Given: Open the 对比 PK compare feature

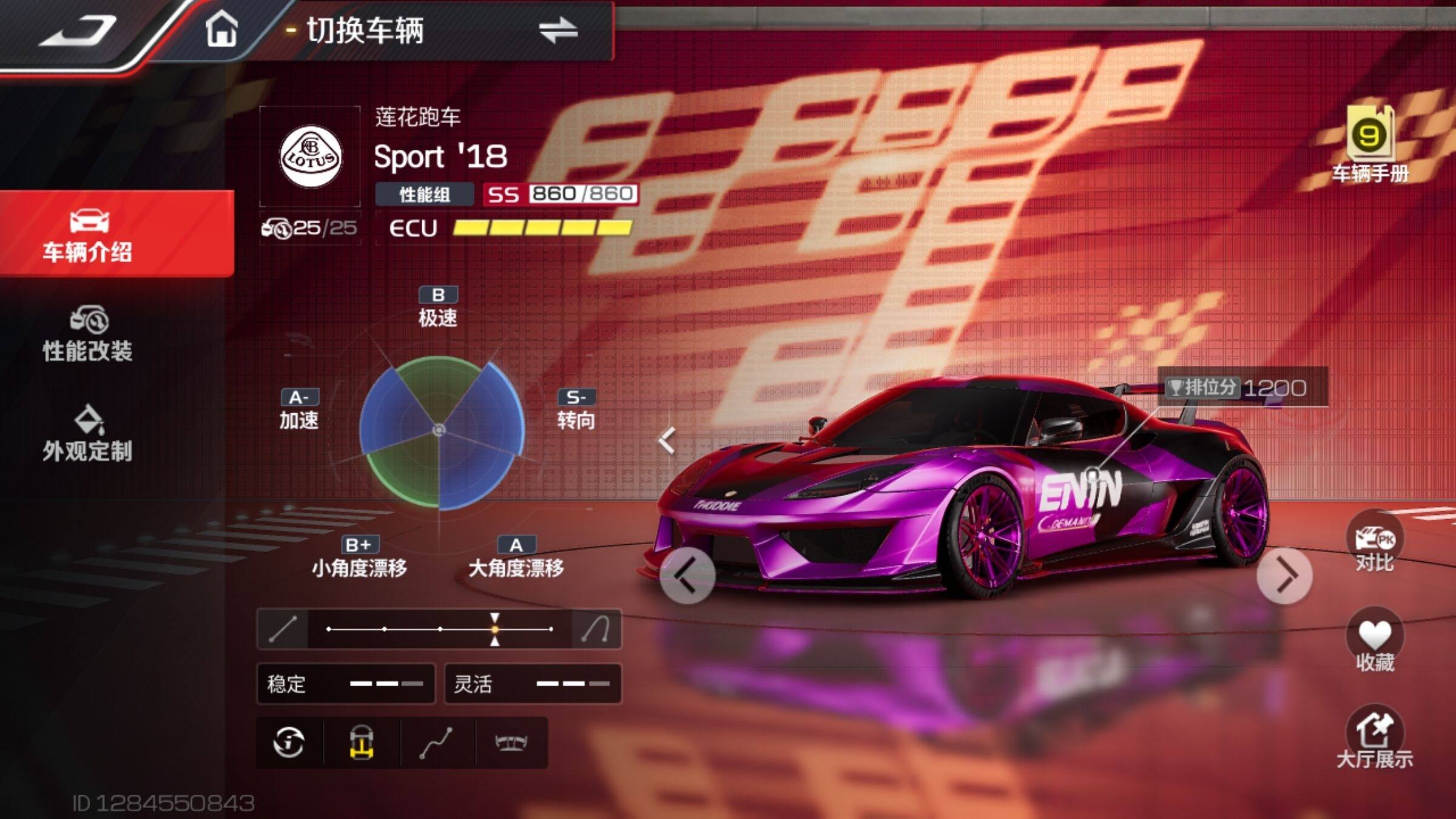Looking at the screenshot, I should coord(1375,544).
